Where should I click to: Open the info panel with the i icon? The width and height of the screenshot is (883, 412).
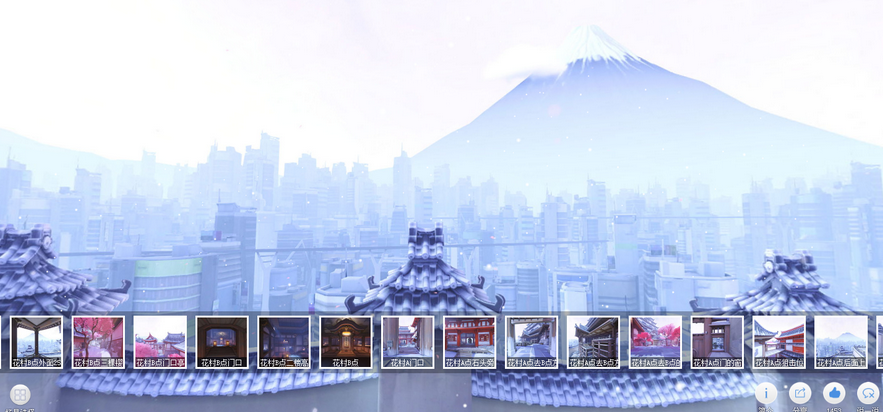[x=765, y=393]
